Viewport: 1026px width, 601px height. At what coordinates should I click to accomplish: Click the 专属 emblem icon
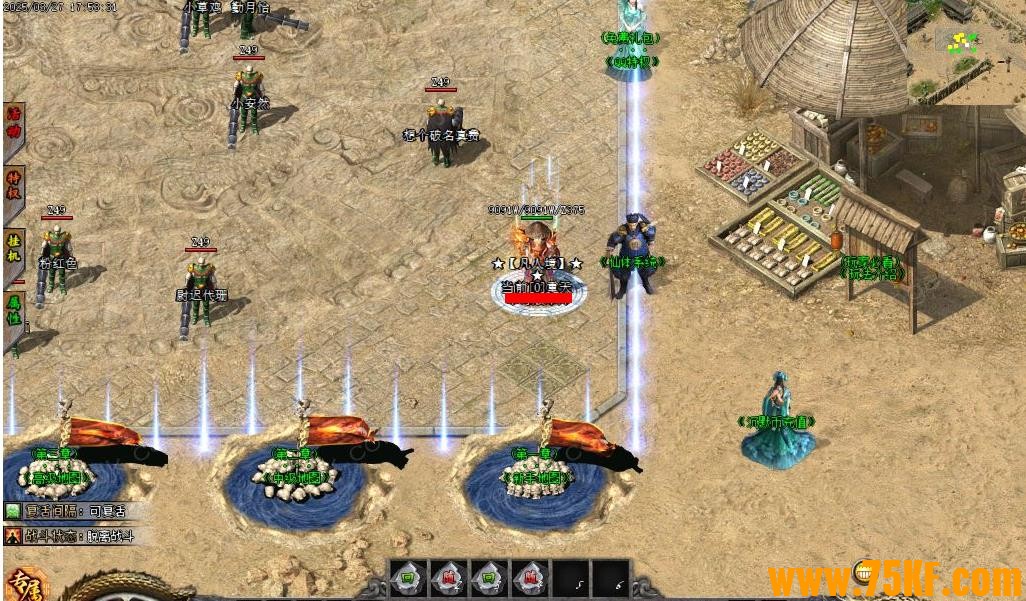click(x=24, y=584)
